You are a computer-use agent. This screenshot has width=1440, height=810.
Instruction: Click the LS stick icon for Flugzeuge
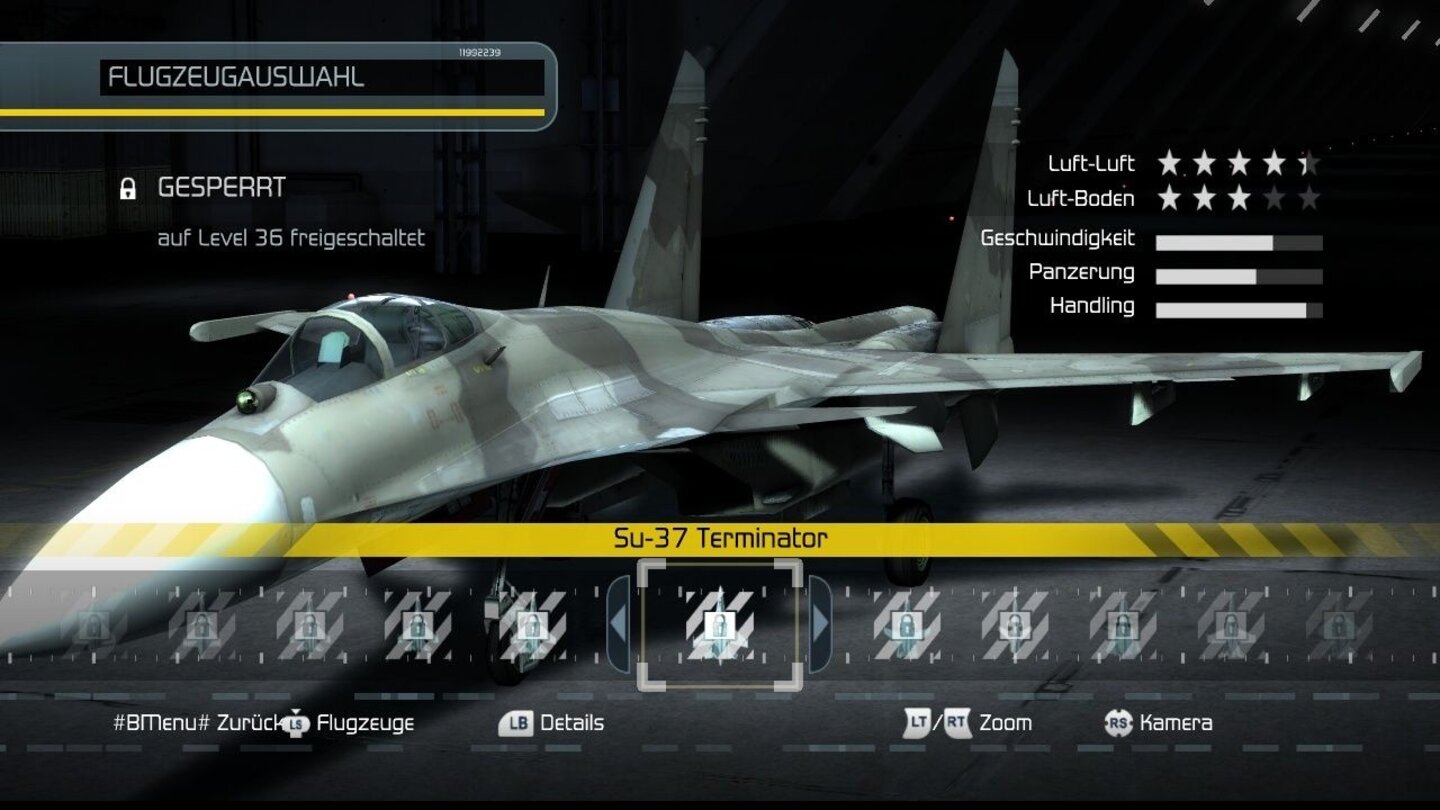click(297, 723)
